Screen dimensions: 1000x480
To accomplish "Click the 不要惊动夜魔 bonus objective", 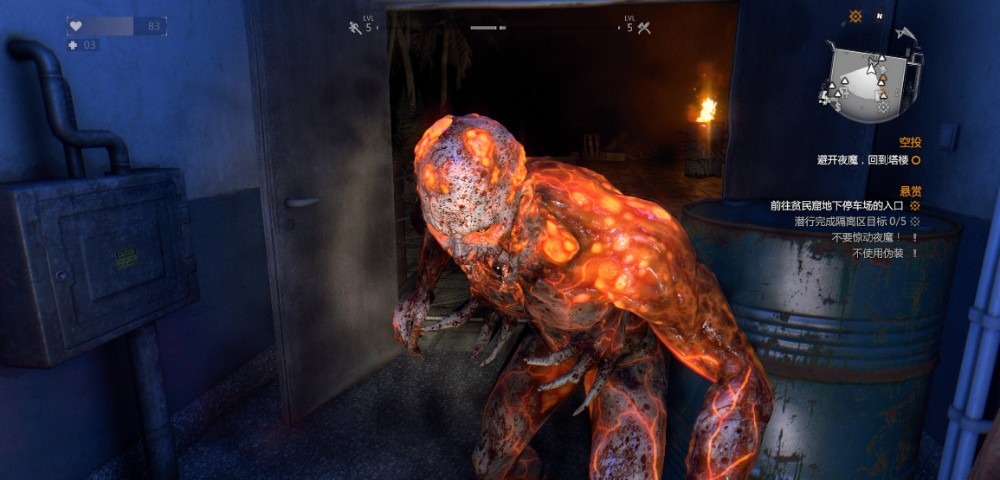I will coord(866,238).
